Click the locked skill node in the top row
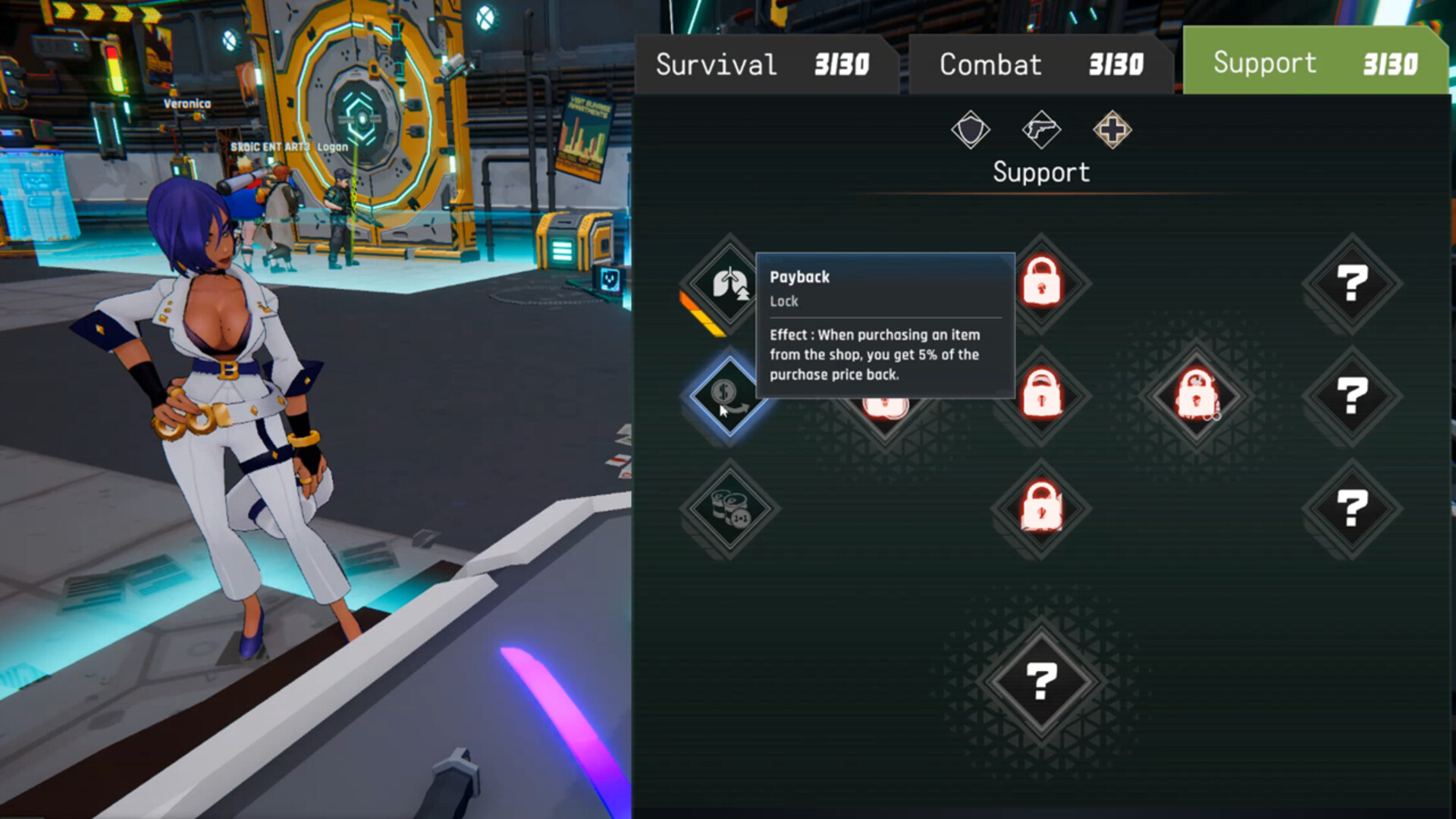 [x=1041, y=284]
